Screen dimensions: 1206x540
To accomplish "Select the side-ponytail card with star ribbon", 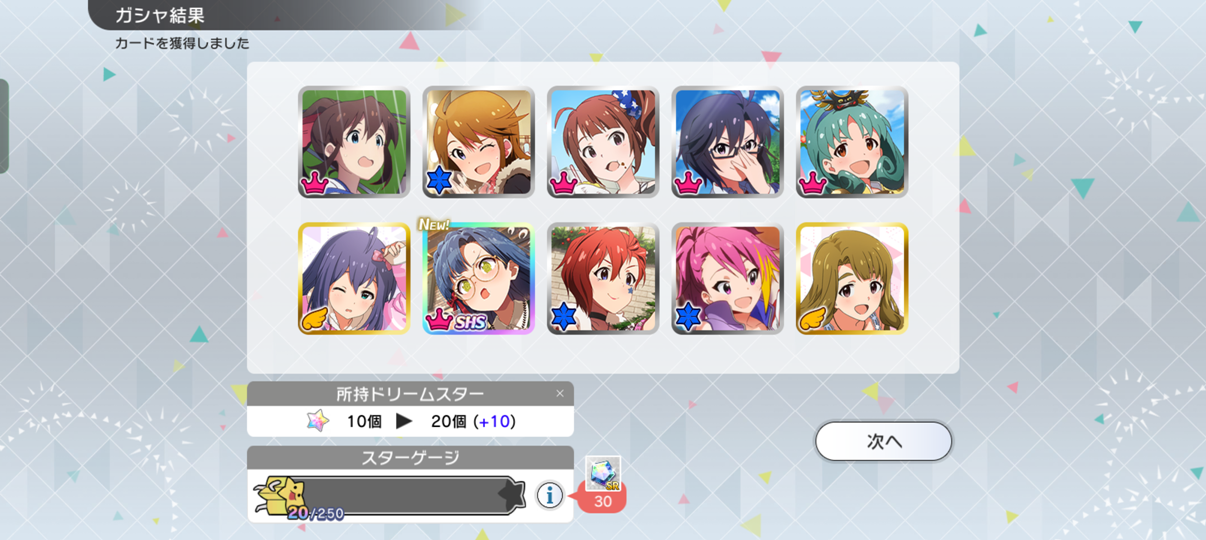I will point(603,142).
